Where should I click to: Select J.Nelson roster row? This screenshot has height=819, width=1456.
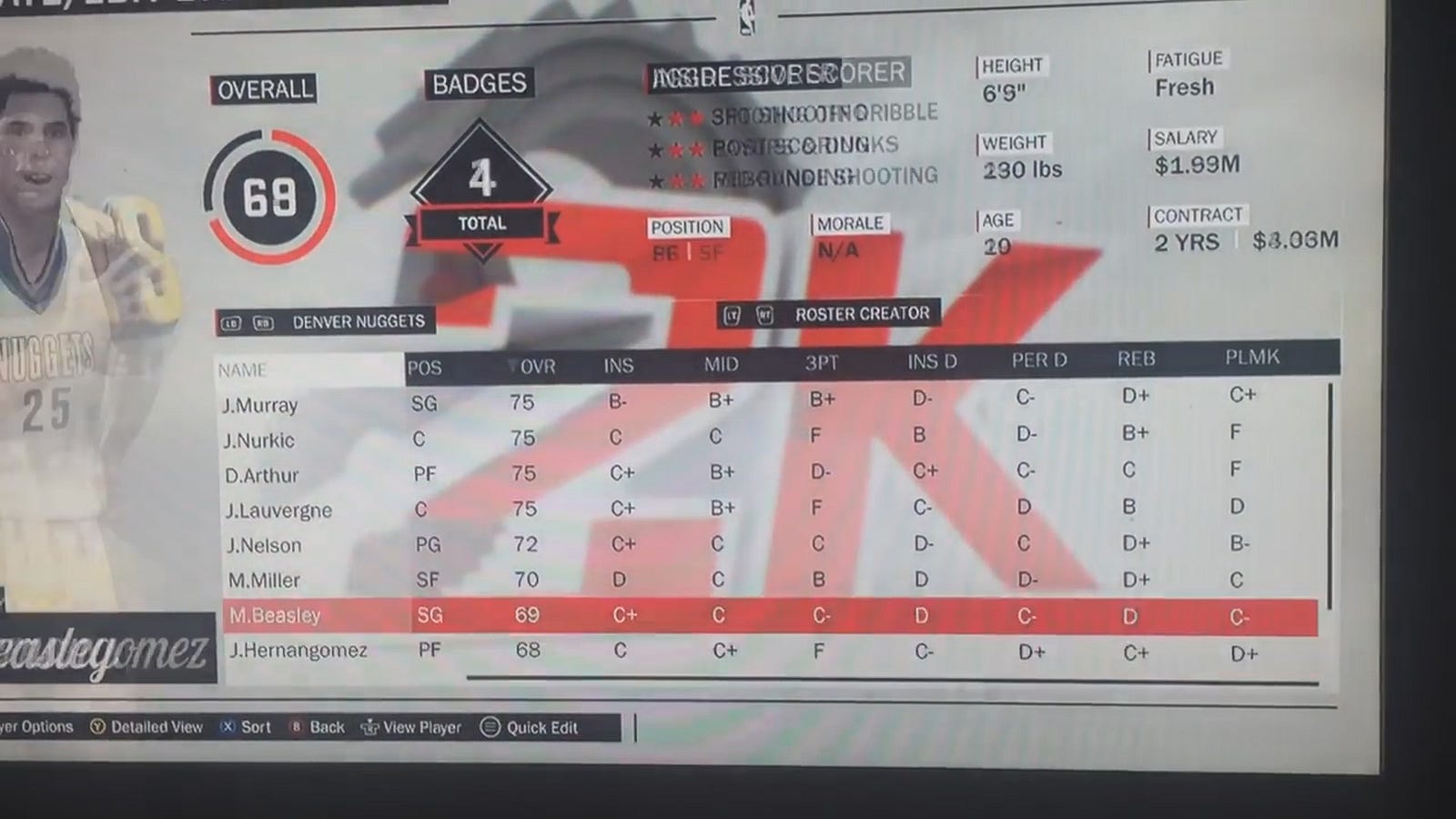(x=264, y=545)
